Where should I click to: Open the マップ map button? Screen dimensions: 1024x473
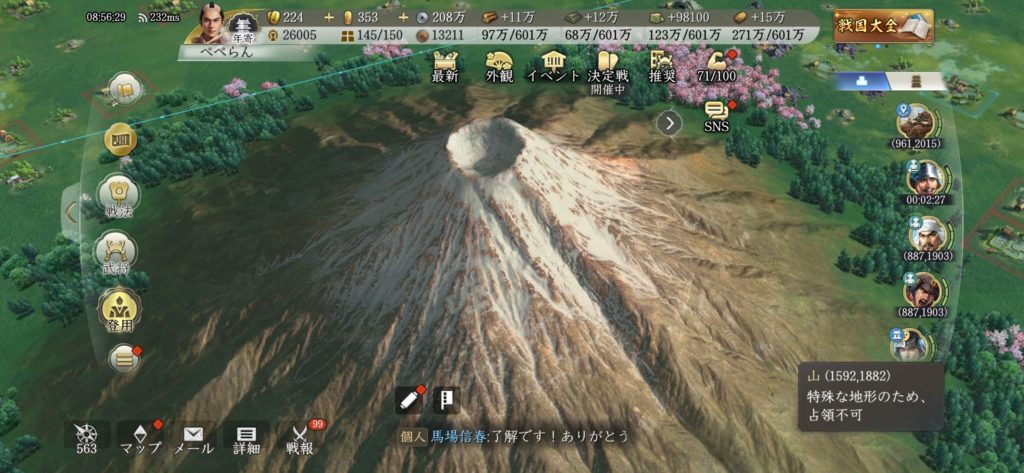[x=140, y=438]
